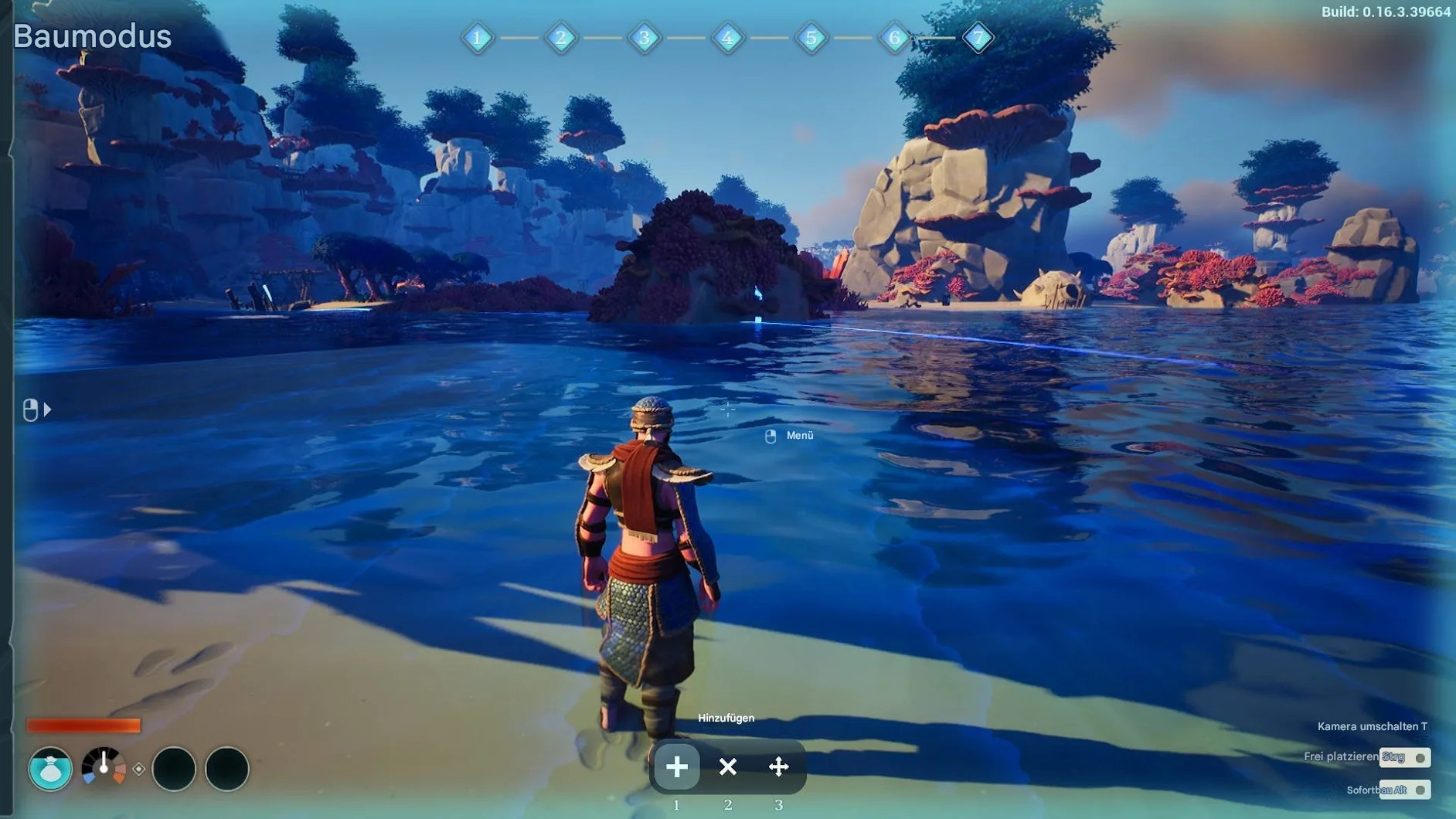Select the four-arrow move tool

coord(778,766)
